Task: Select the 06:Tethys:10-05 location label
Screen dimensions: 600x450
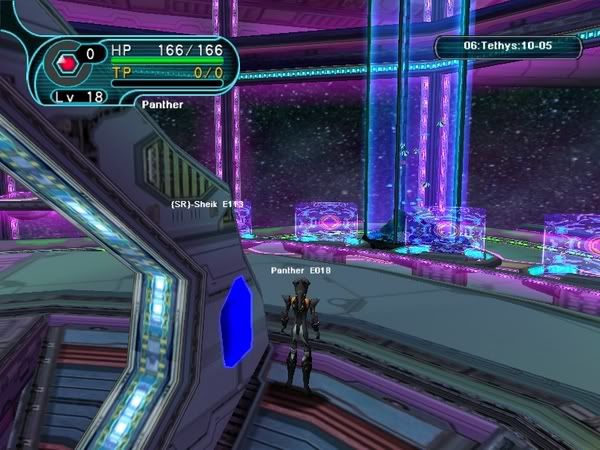Action: tap(507, 46)
